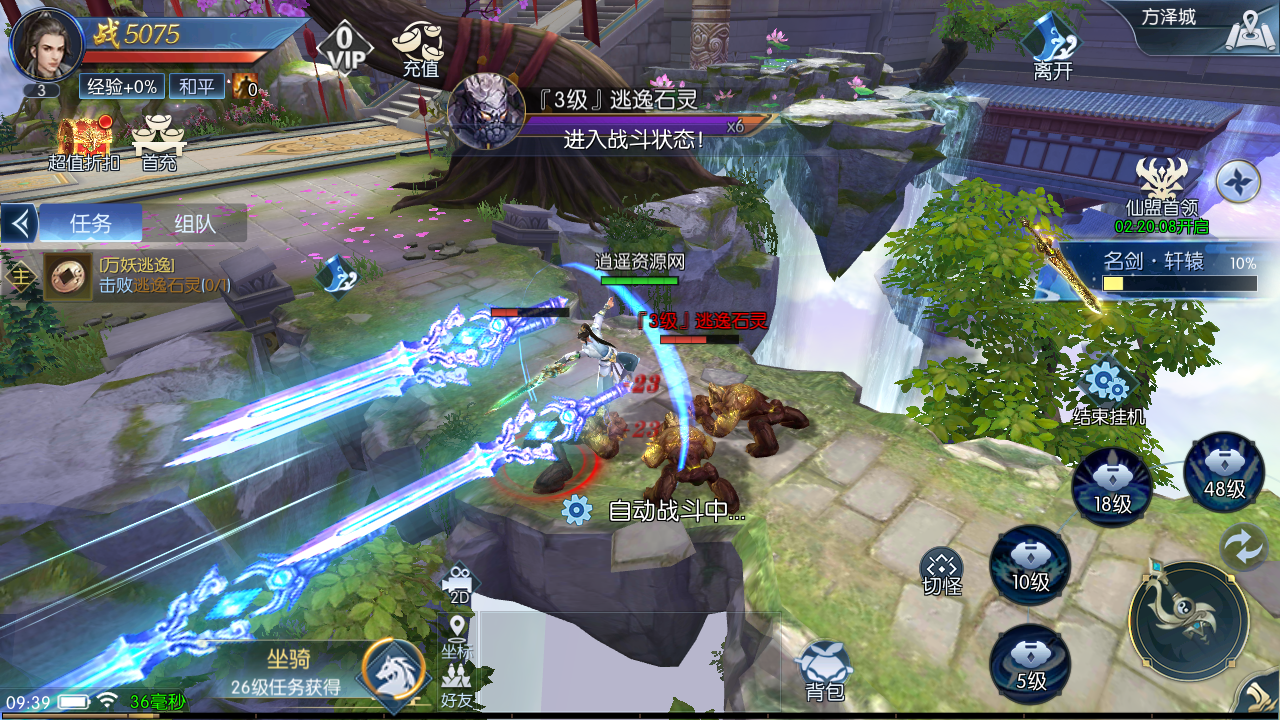Open the 充值 recharge shop
The height and width of the screenshot is (720, 1280).
420,48
